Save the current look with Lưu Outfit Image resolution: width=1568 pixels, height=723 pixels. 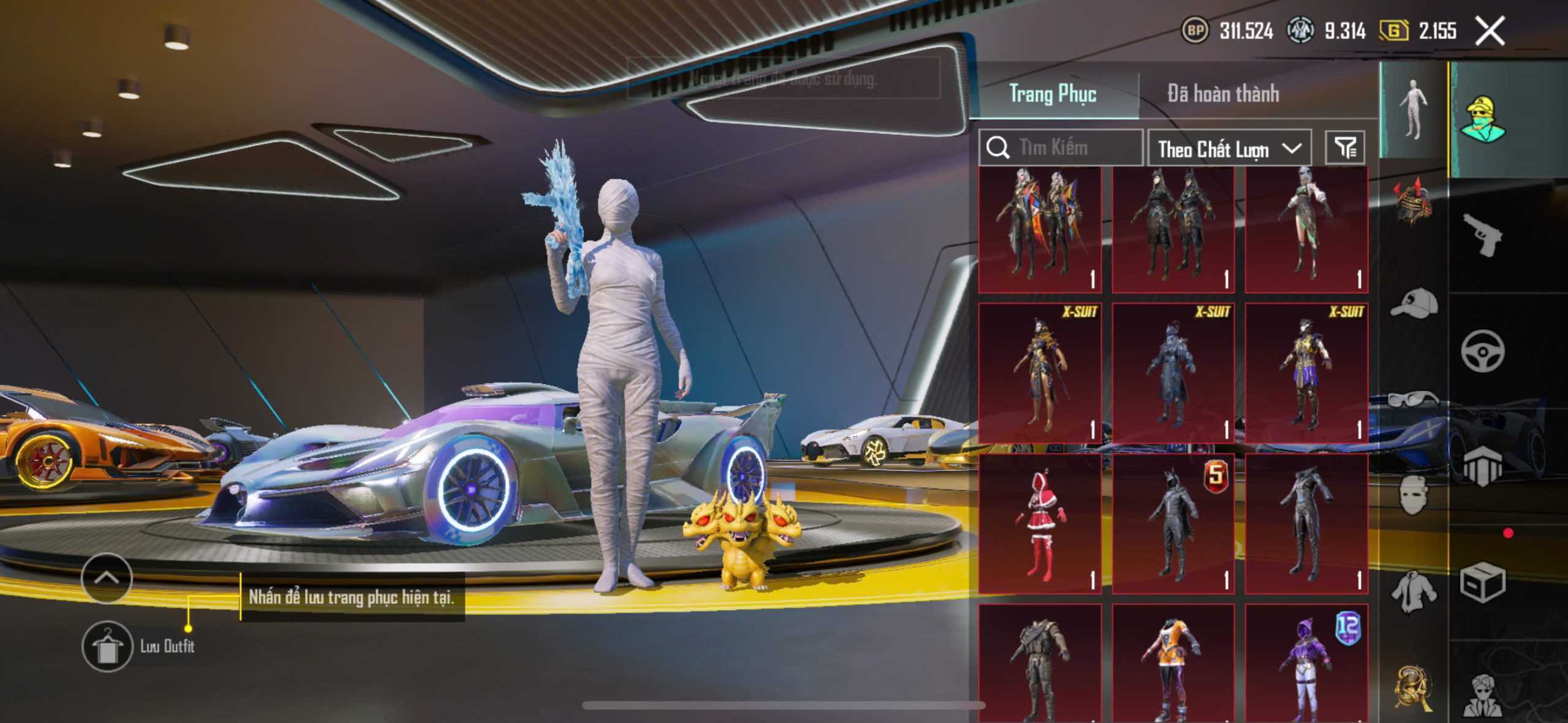(x=107, y=646)
